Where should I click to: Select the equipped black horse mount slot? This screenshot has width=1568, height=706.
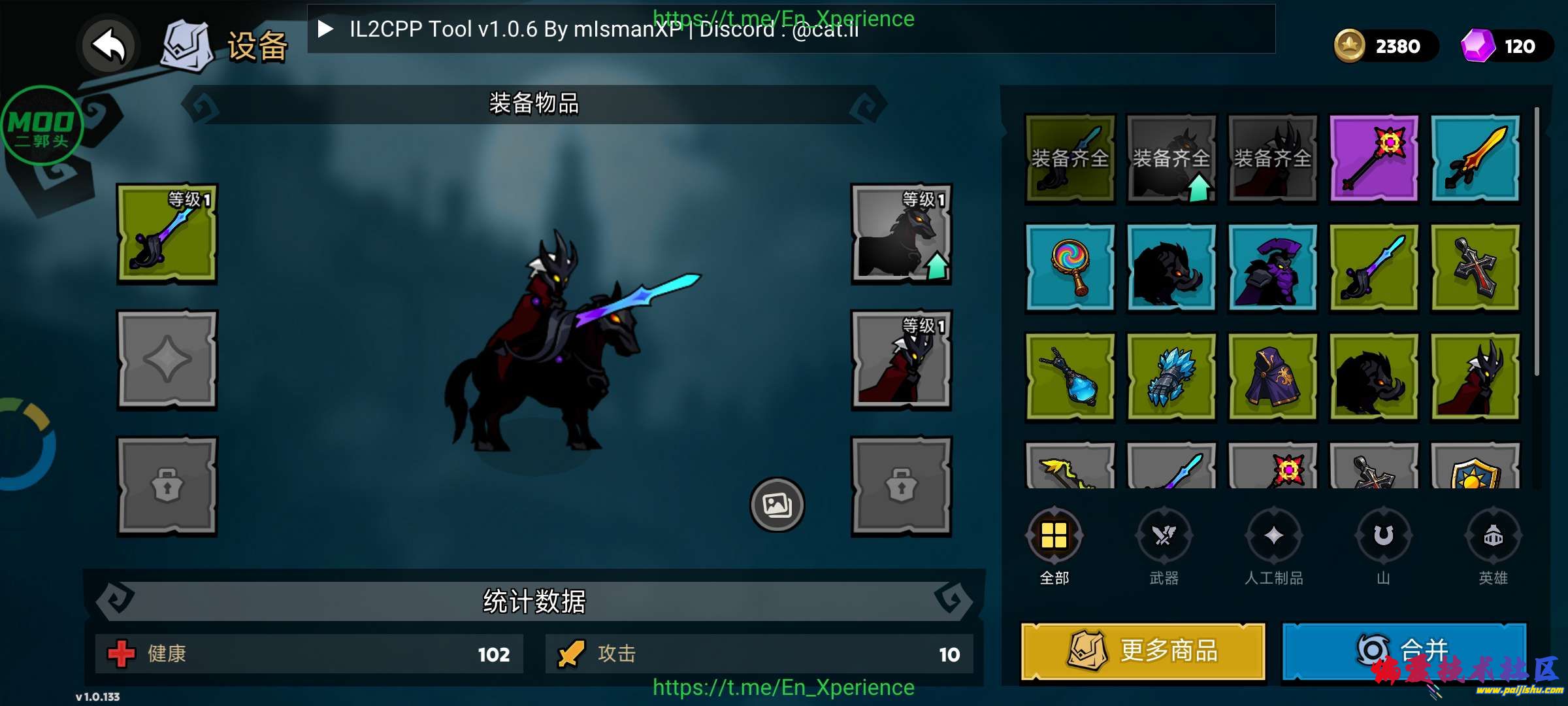point(901,233)
